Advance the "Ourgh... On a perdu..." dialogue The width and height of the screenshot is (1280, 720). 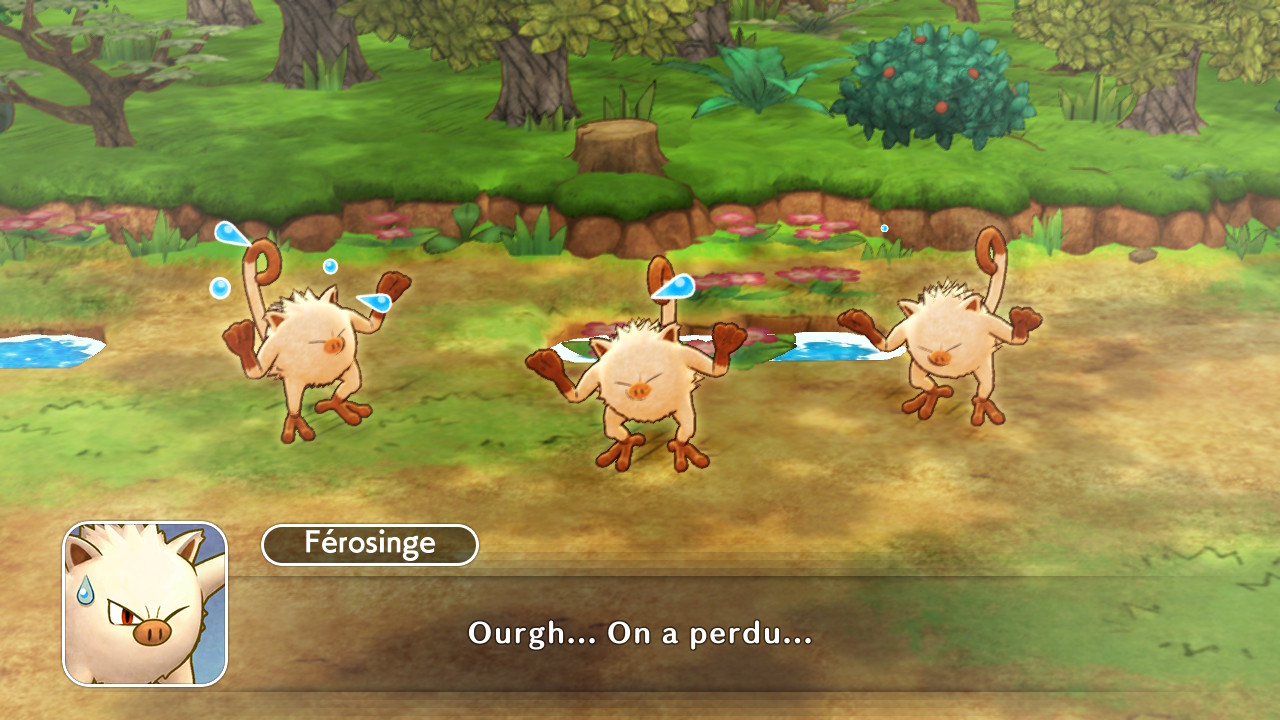(640, 633)
